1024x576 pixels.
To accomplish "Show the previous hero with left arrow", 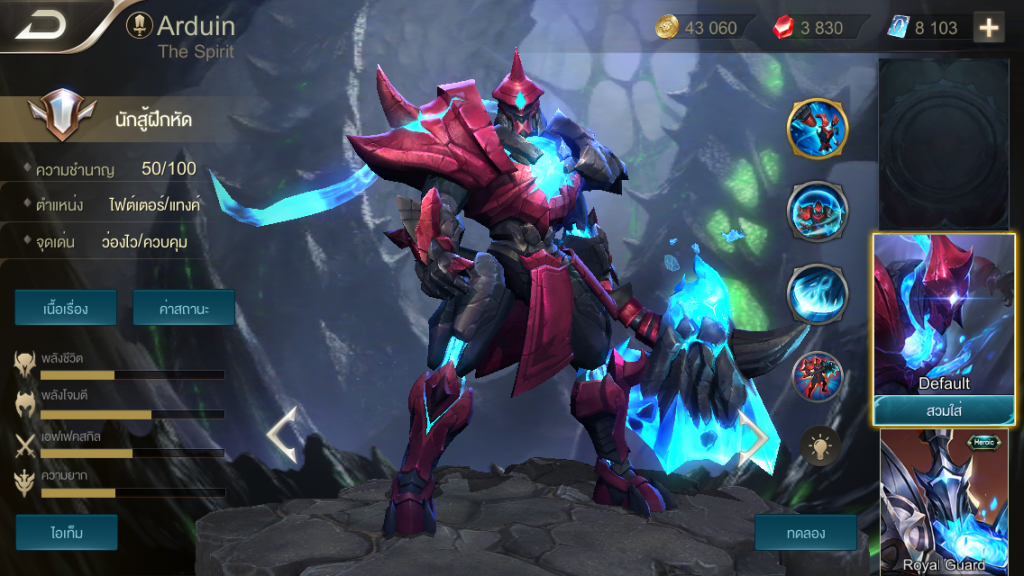I will coord(281,434).
